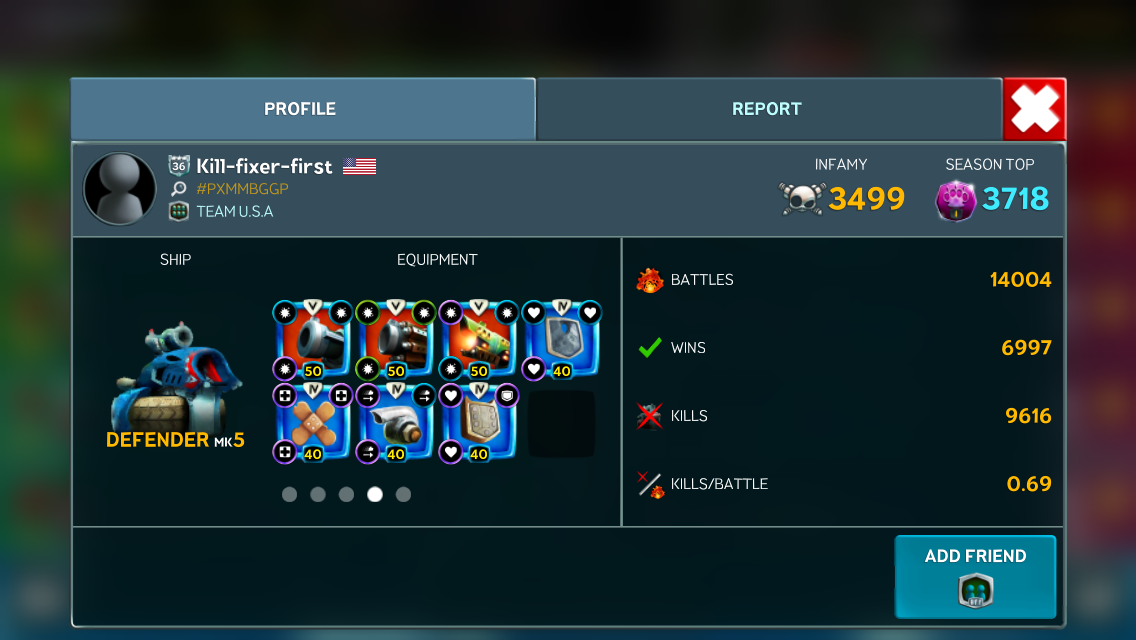This screenshot has height=640, width=1136.
Task: Switch to the Report tab
Action: pyautogui.click(x=767, y=109)
